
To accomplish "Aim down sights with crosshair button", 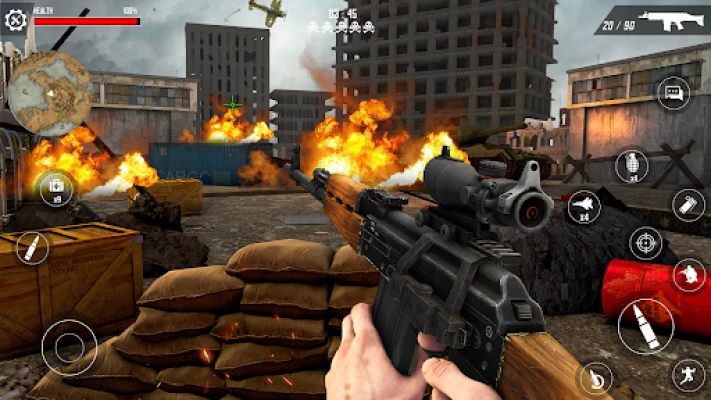I will (x=646, y=243).
